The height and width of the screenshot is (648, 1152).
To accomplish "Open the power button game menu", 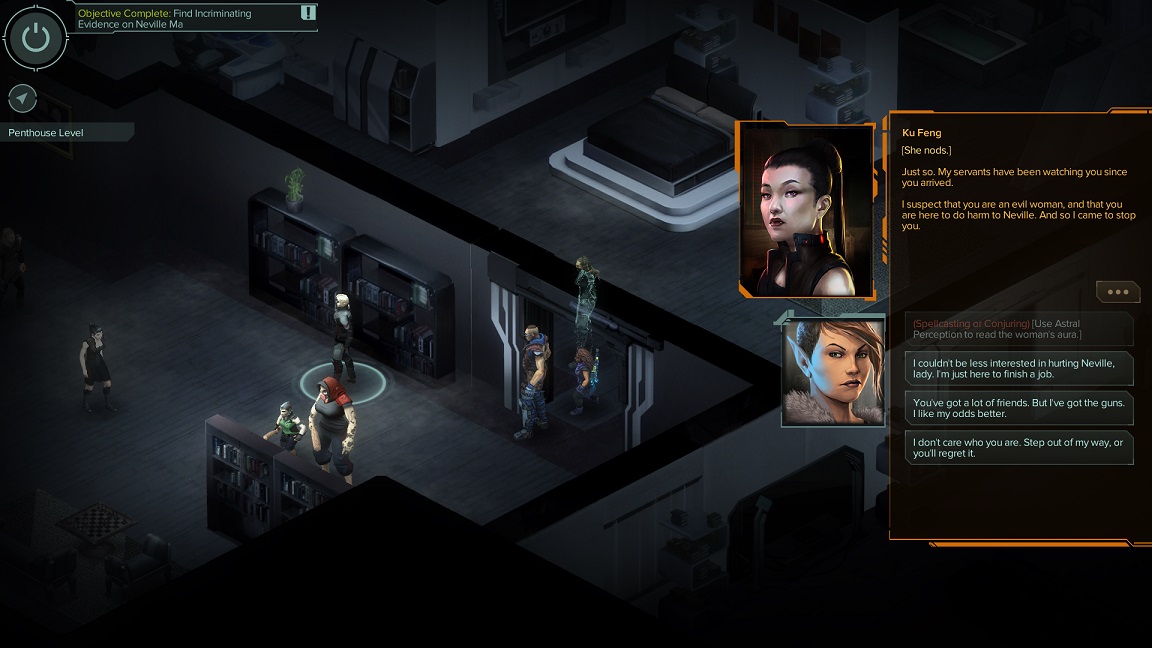I will (36, 38).
